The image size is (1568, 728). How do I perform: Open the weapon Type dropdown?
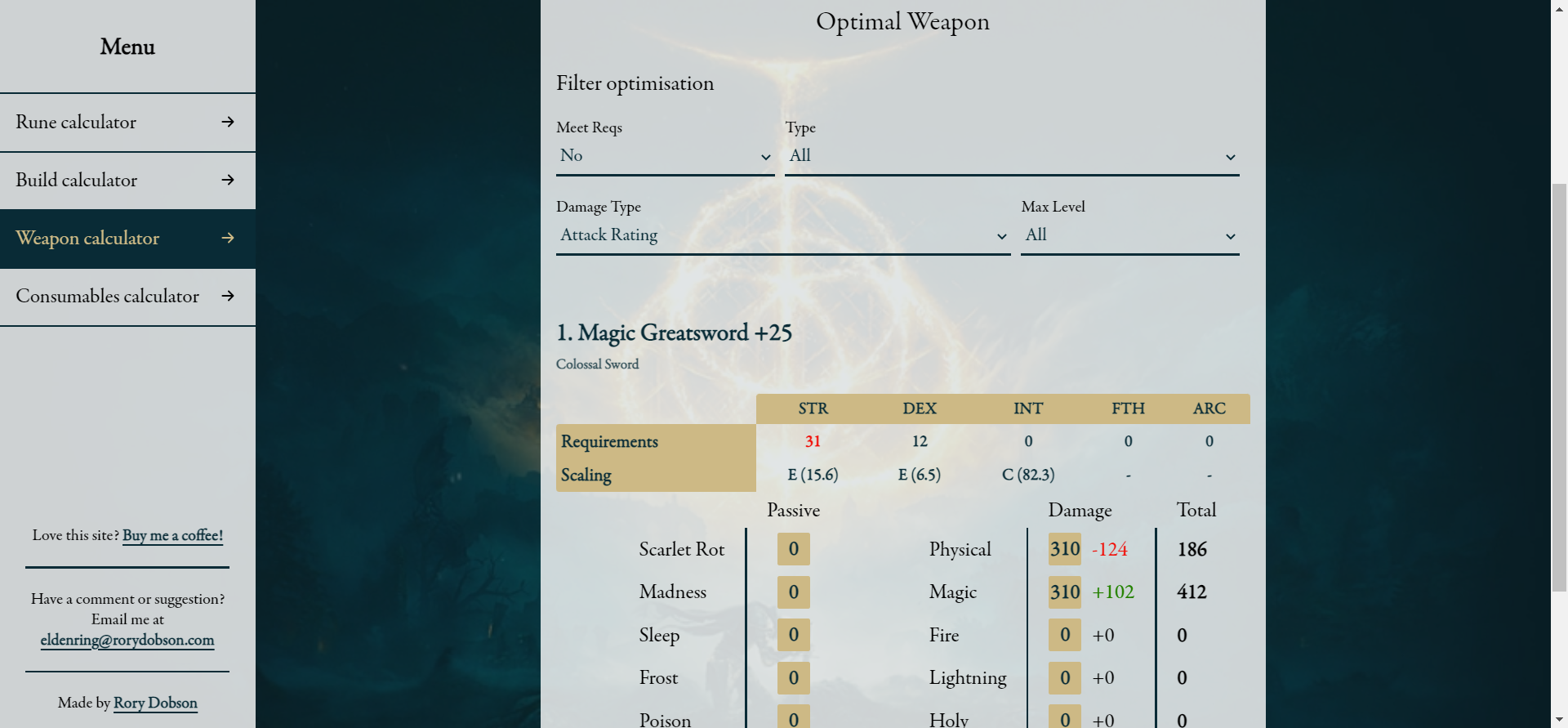(1011, 156)
